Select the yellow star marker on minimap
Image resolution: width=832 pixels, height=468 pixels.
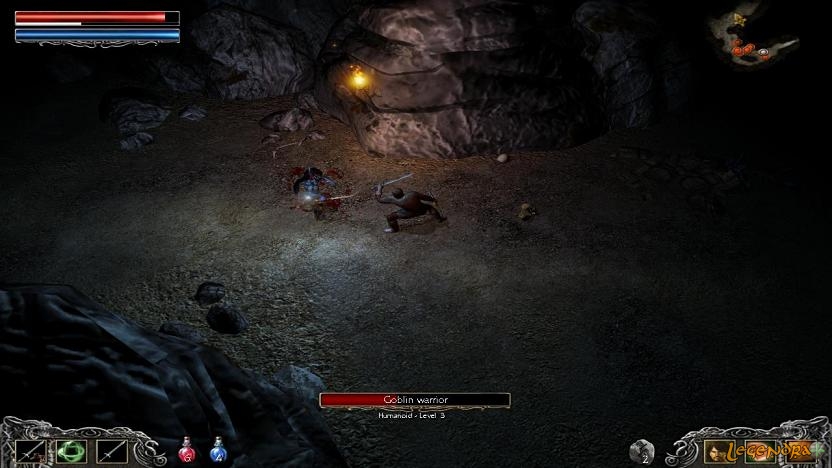coord(739,19)
